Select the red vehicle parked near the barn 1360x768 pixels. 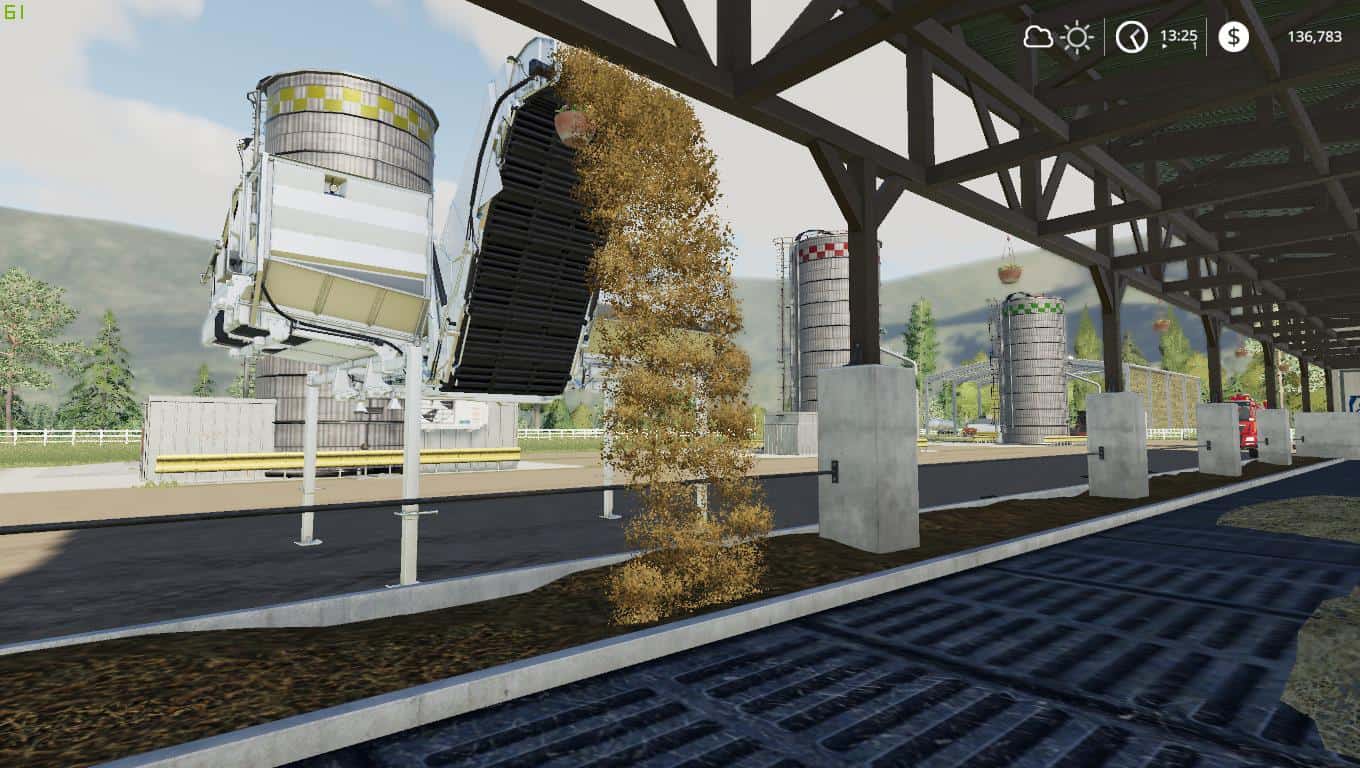[1247, 425]
